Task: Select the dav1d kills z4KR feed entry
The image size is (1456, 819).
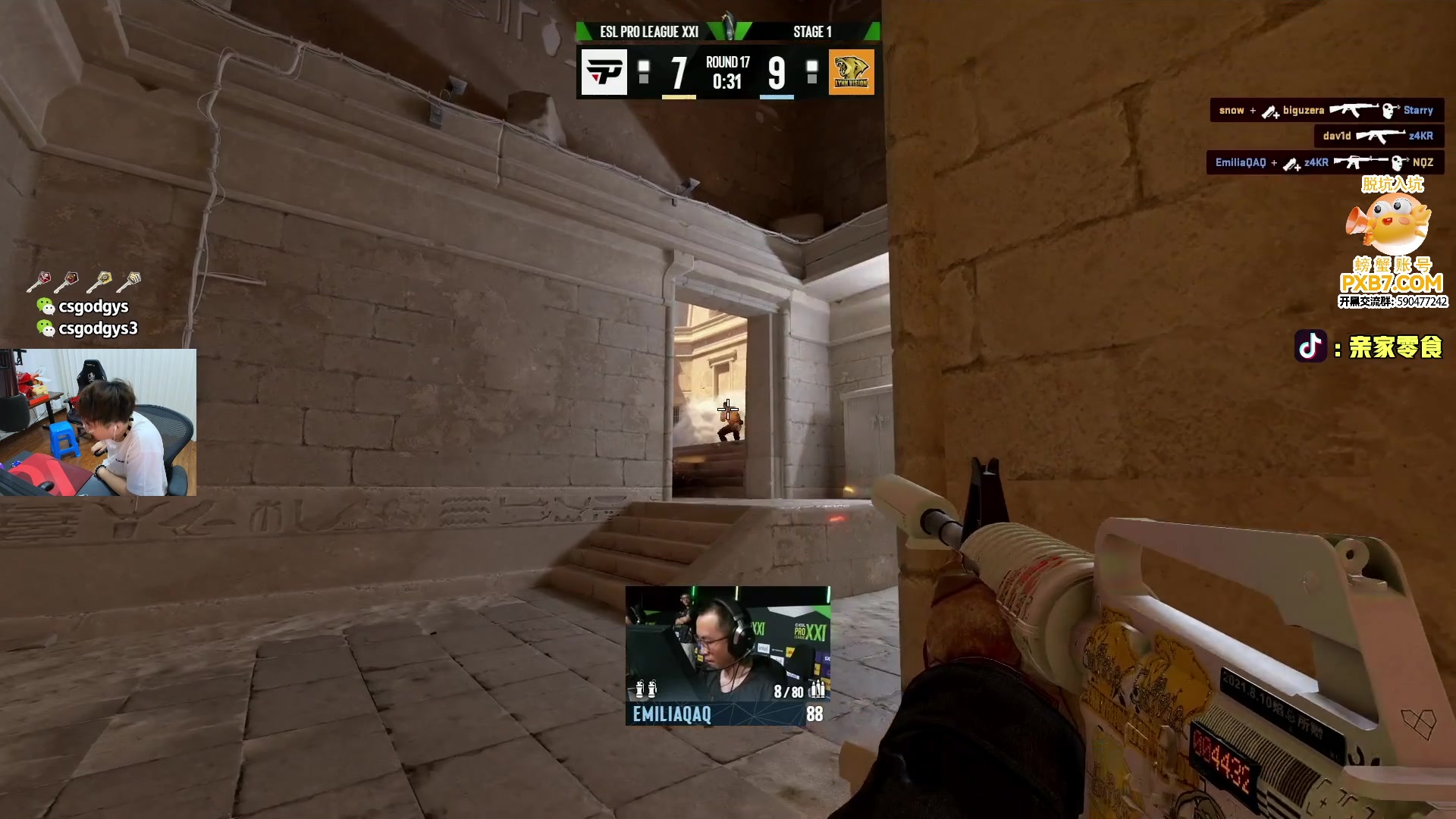Action: pyautogui.click(x=1377, y=136)
